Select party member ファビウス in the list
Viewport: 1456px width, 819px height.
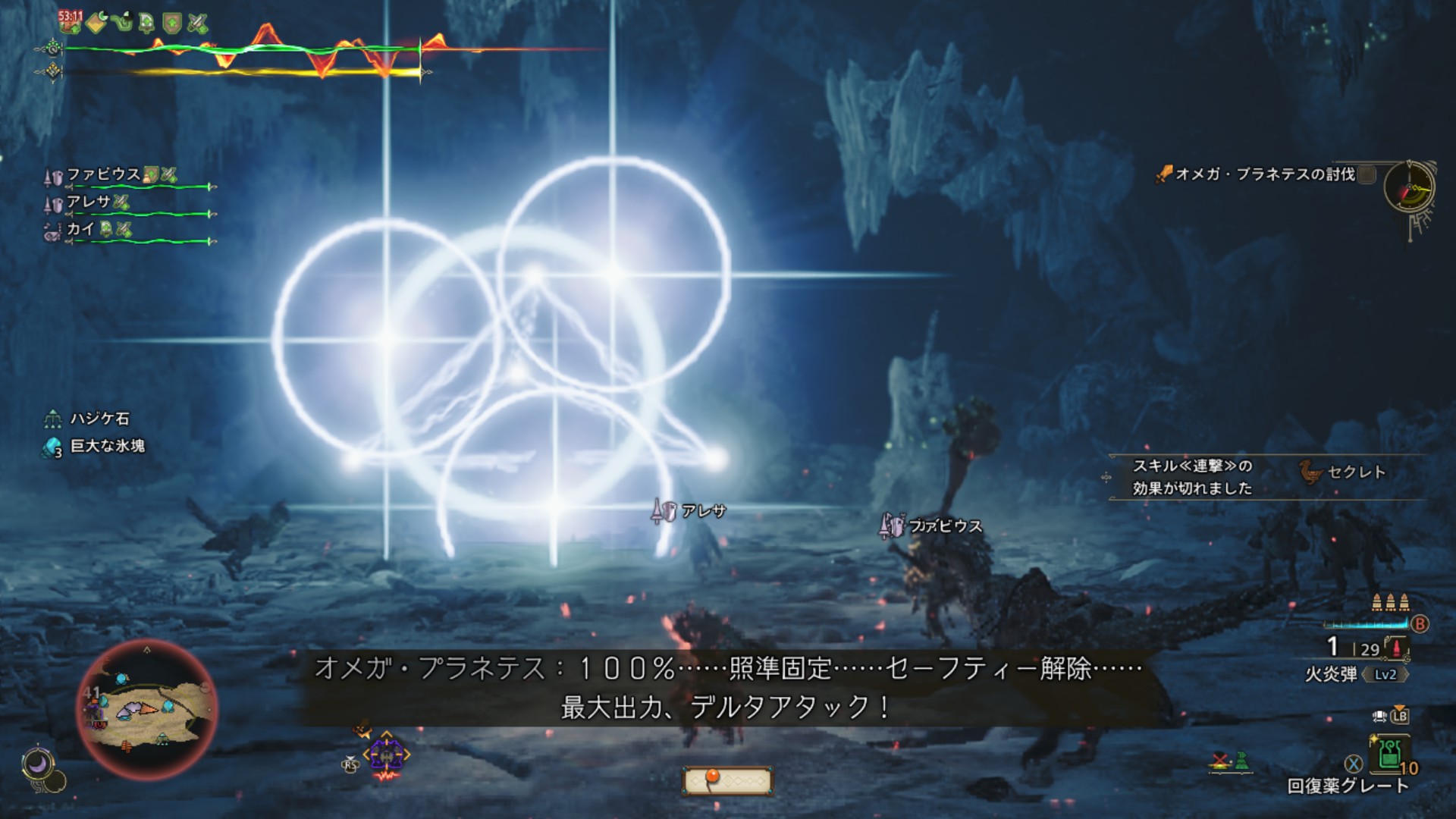tap(104, 175)
